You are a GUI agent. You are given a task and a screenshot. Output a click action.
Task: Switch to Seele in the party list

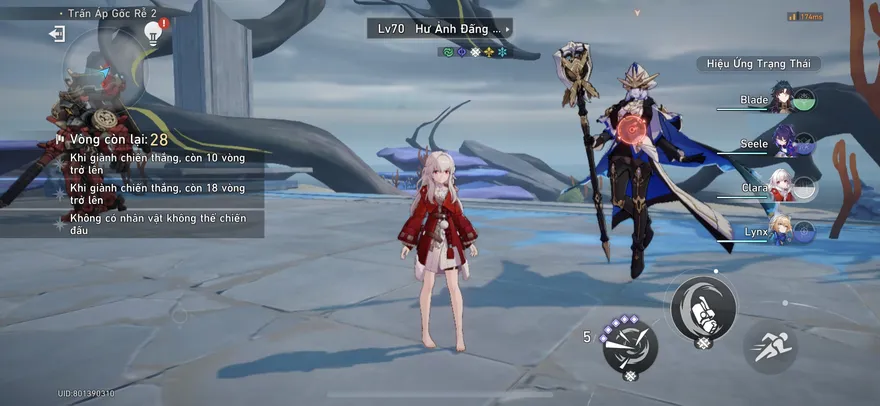780,145
